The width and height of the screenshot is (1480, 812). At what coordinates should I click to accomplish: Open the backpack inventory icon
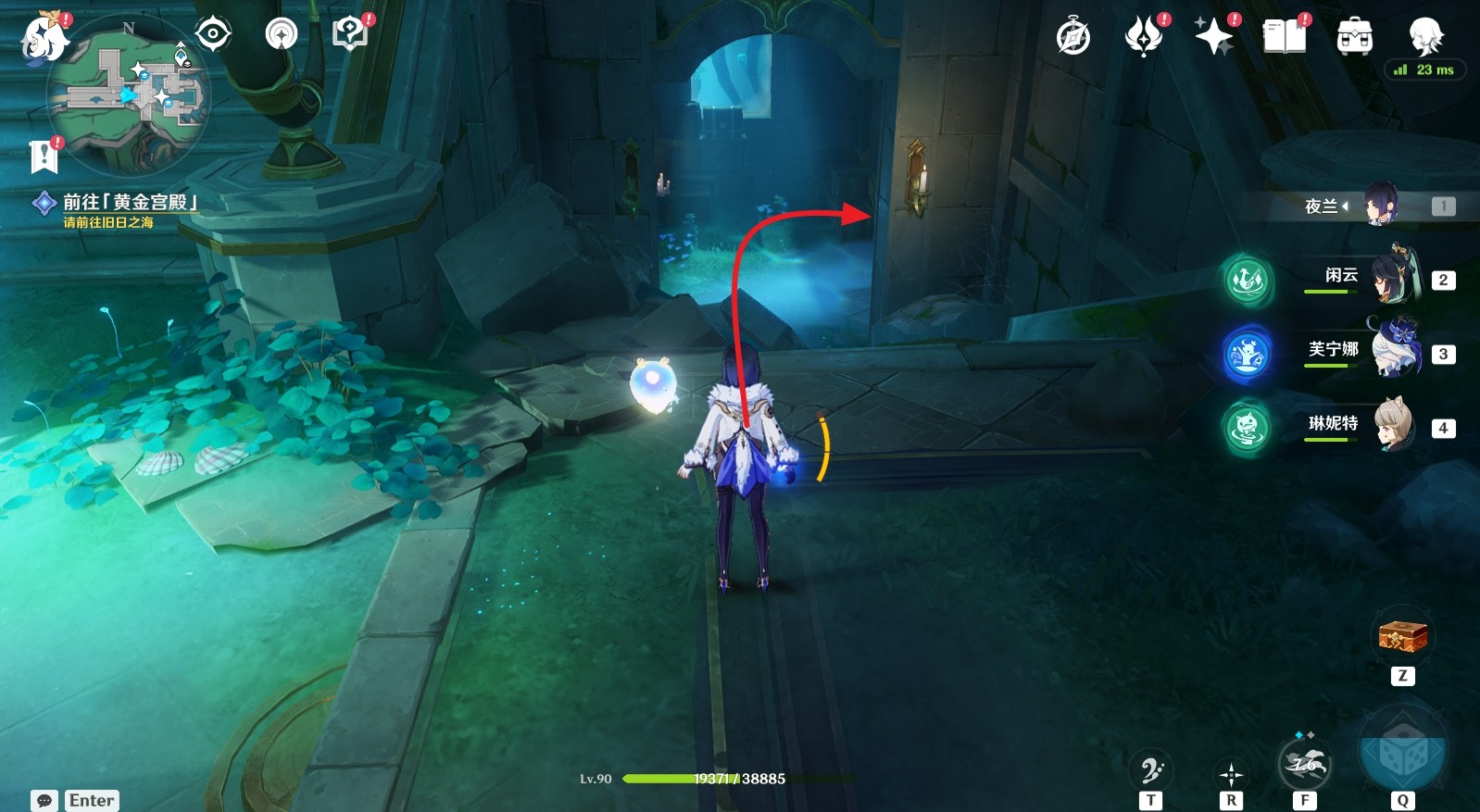1355,37
